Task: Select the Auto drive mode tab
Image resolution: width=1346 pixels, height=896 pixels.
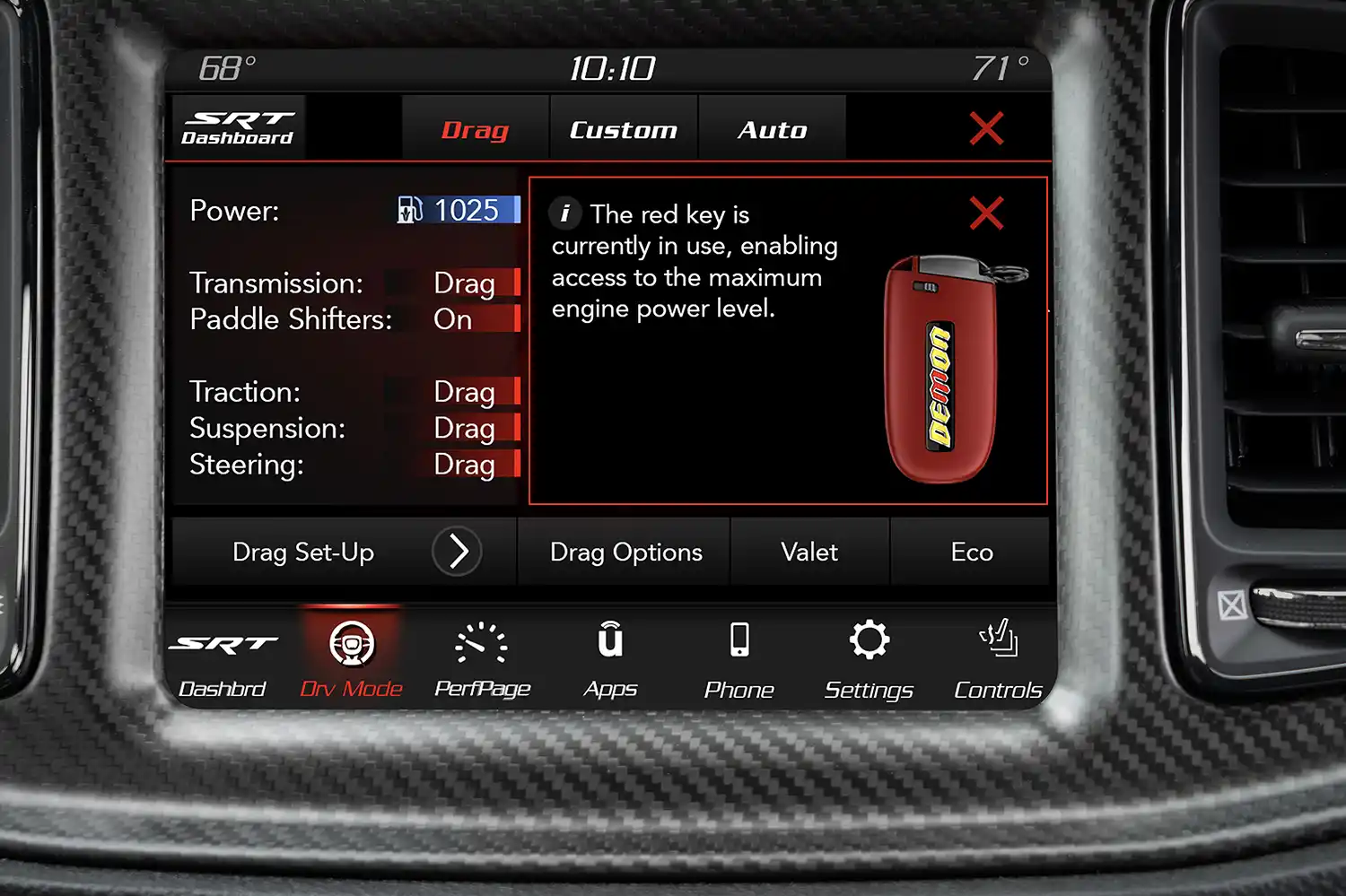Action: click(x=772, y=128)
